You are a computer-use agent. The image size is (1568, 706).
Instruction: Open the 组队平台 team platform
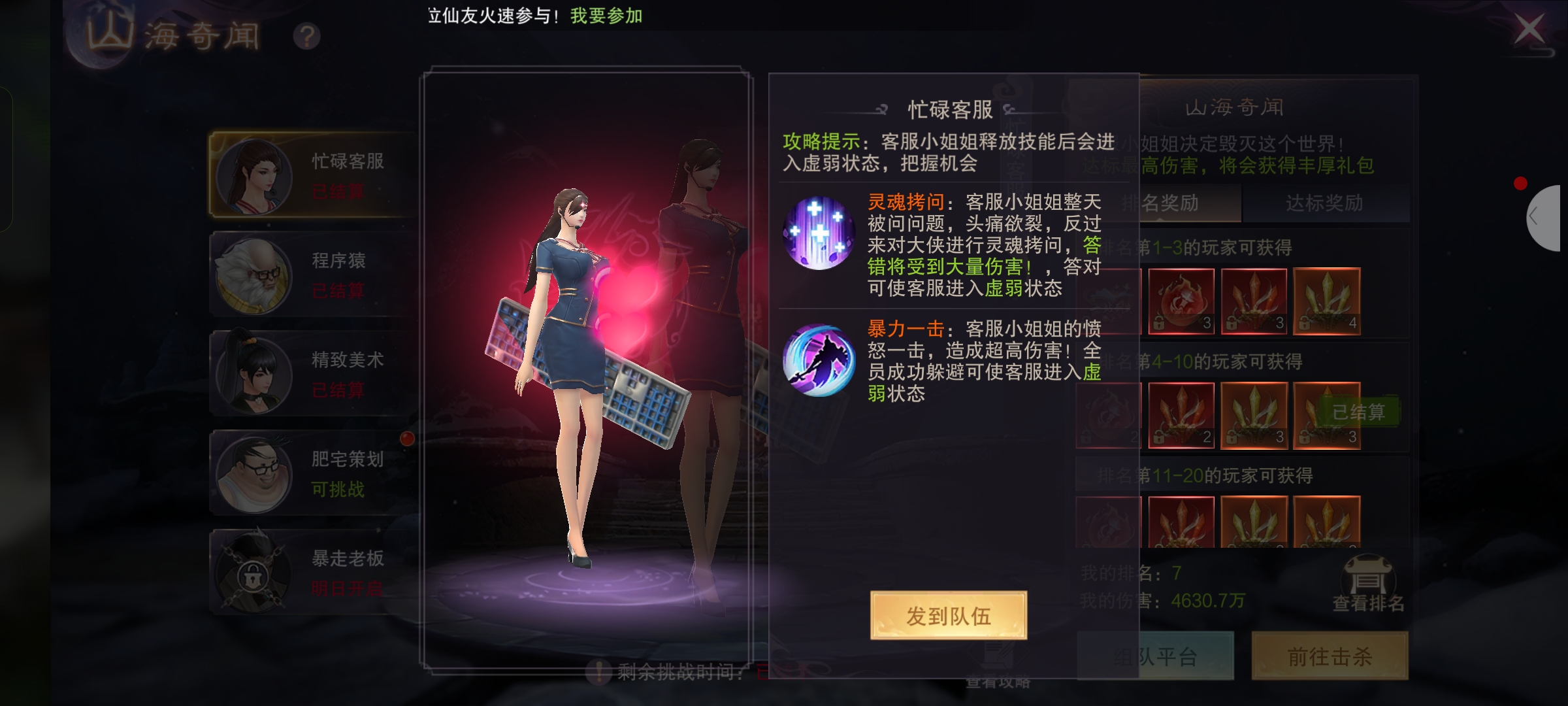click(1155, 656)
